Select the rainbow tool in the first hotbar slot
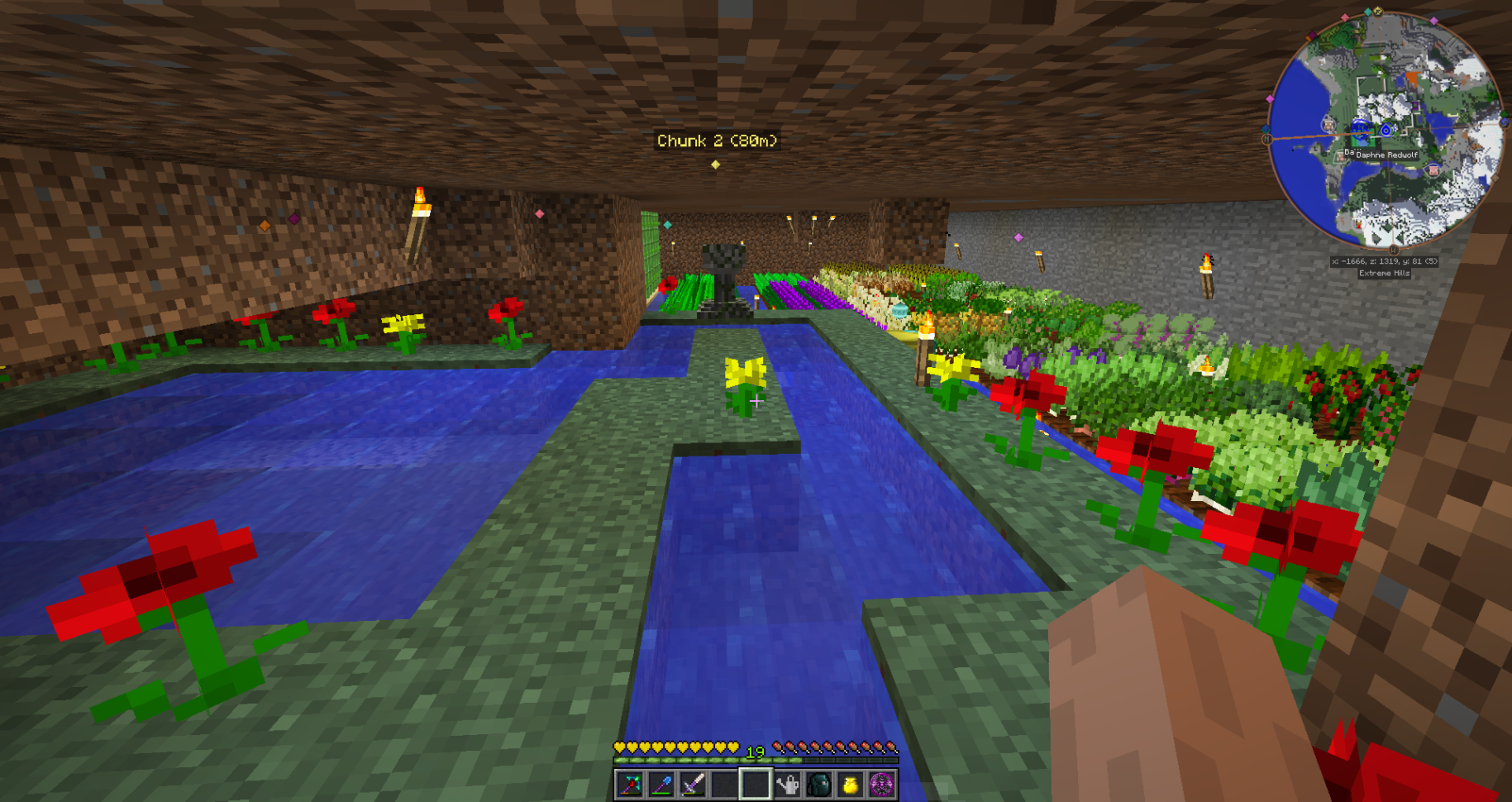The height and width of the screenshot is (802, 1512). tap(628, 785)
